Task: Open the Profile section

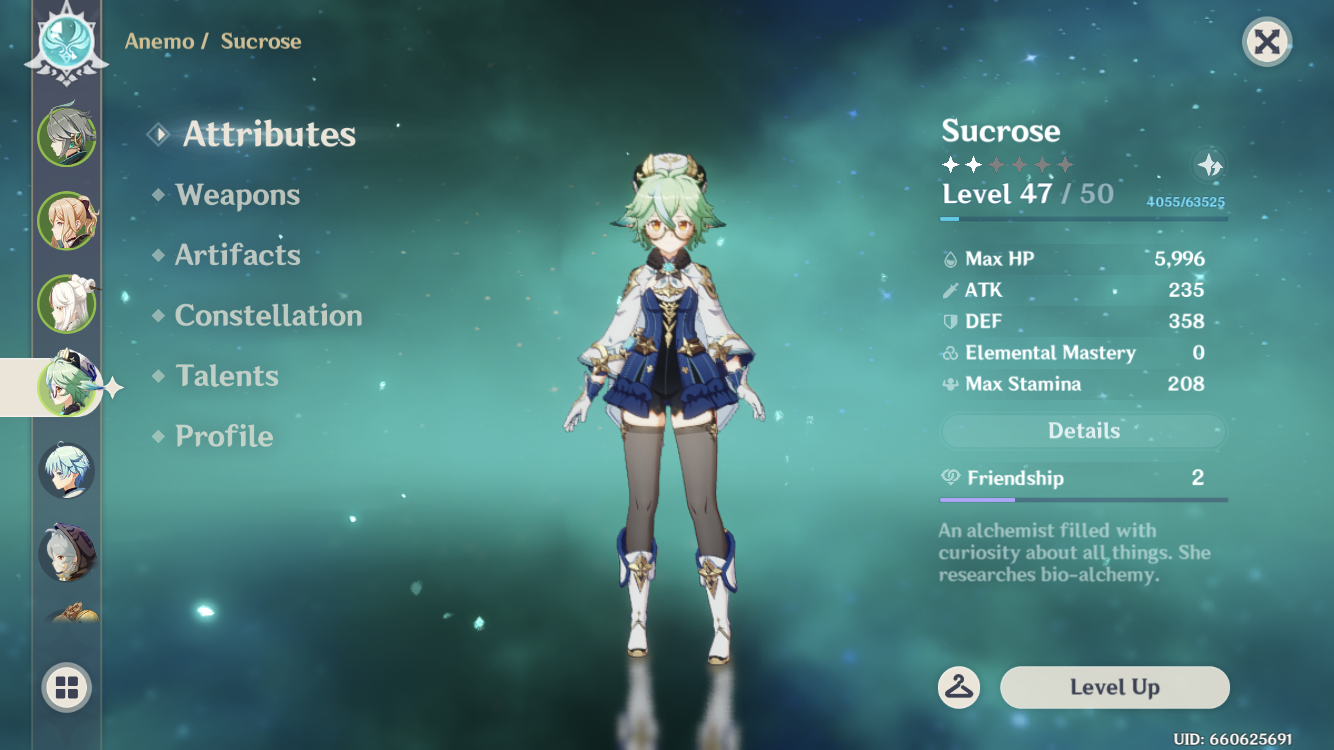Action: point(221,436)
